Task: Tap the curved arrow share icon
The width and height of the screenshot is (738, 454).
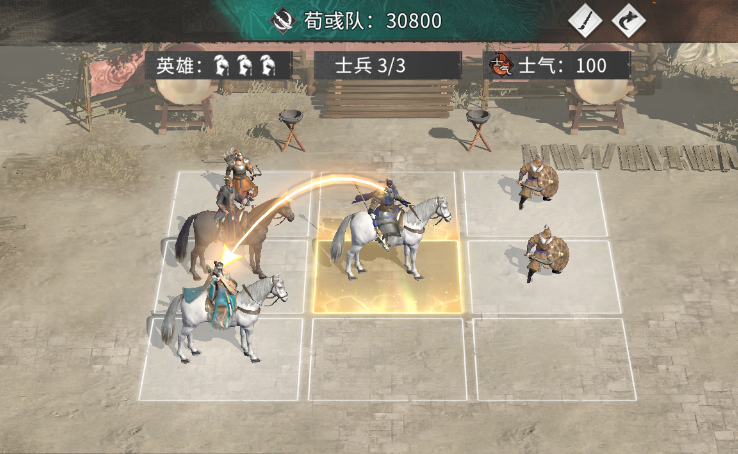Action: [x=629, y=20]
